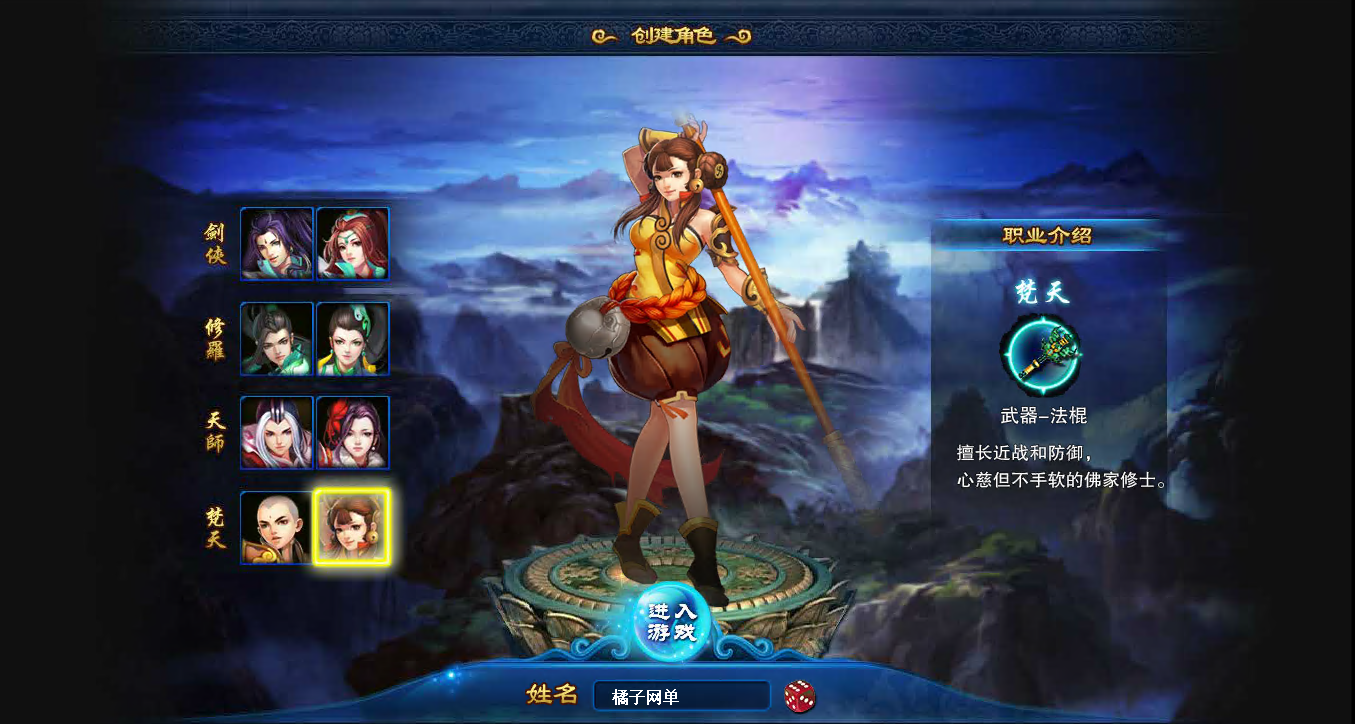Click the name field containing 橘子网单
The width and height of the screenshot is (1355, 724).
click(681, 695)
